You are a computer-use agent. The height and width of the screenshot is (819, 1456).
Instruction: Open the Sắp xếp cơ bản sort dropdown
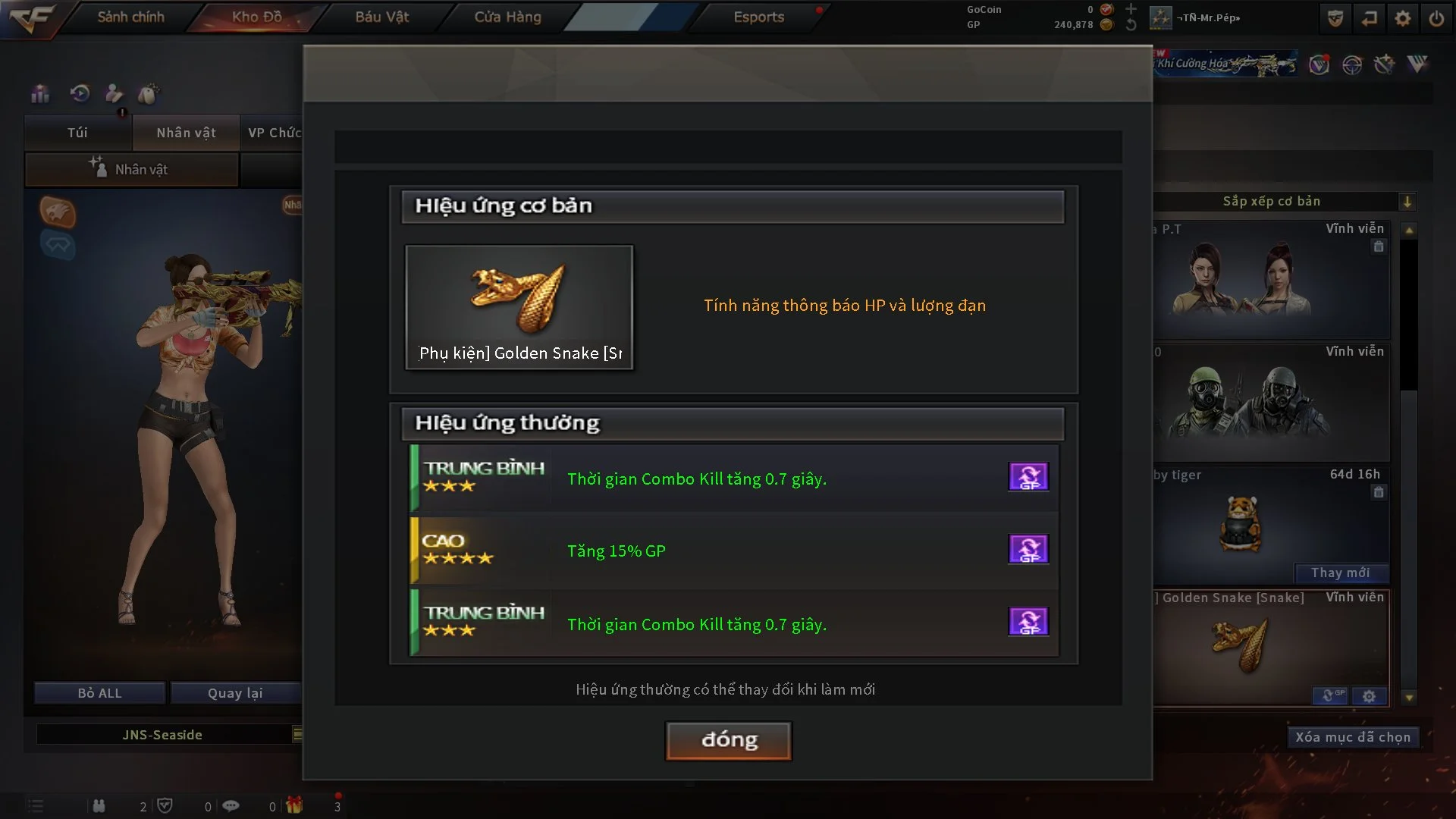pyautogui.click(x=1407, y=202)
